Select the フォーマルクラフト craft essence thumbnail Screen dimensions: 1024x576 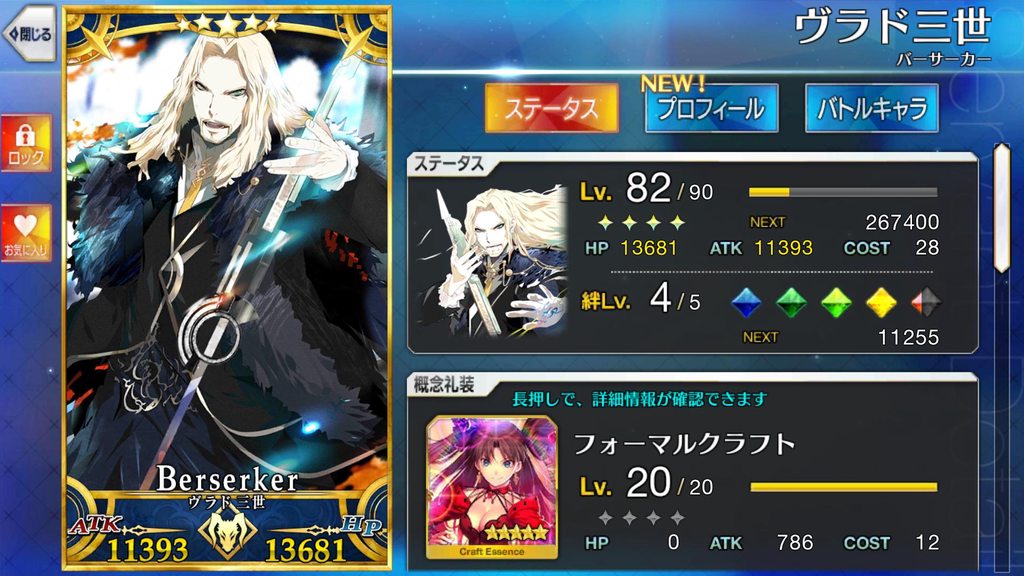491,485
